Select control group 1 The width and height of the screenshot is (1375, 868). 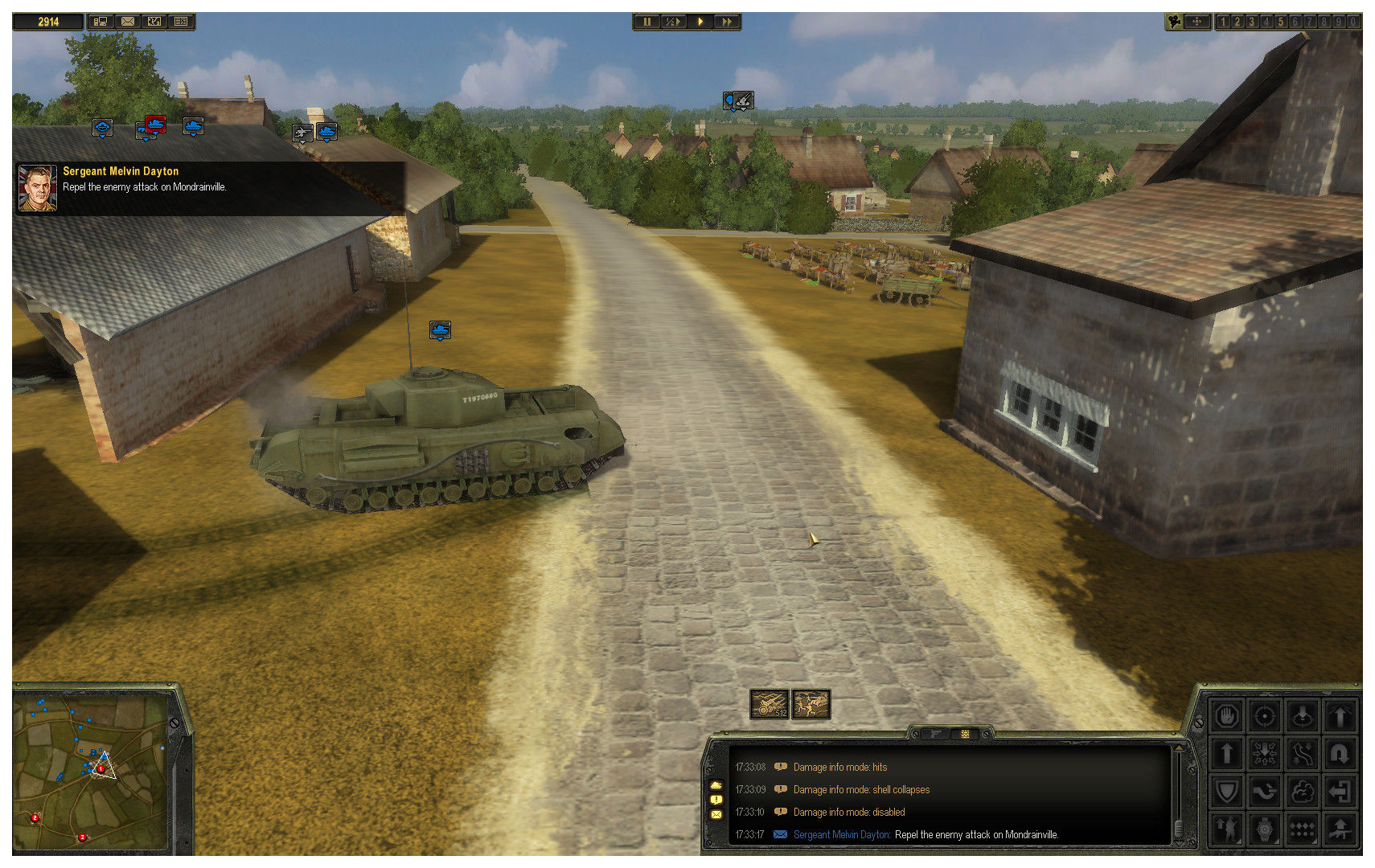1223,22
